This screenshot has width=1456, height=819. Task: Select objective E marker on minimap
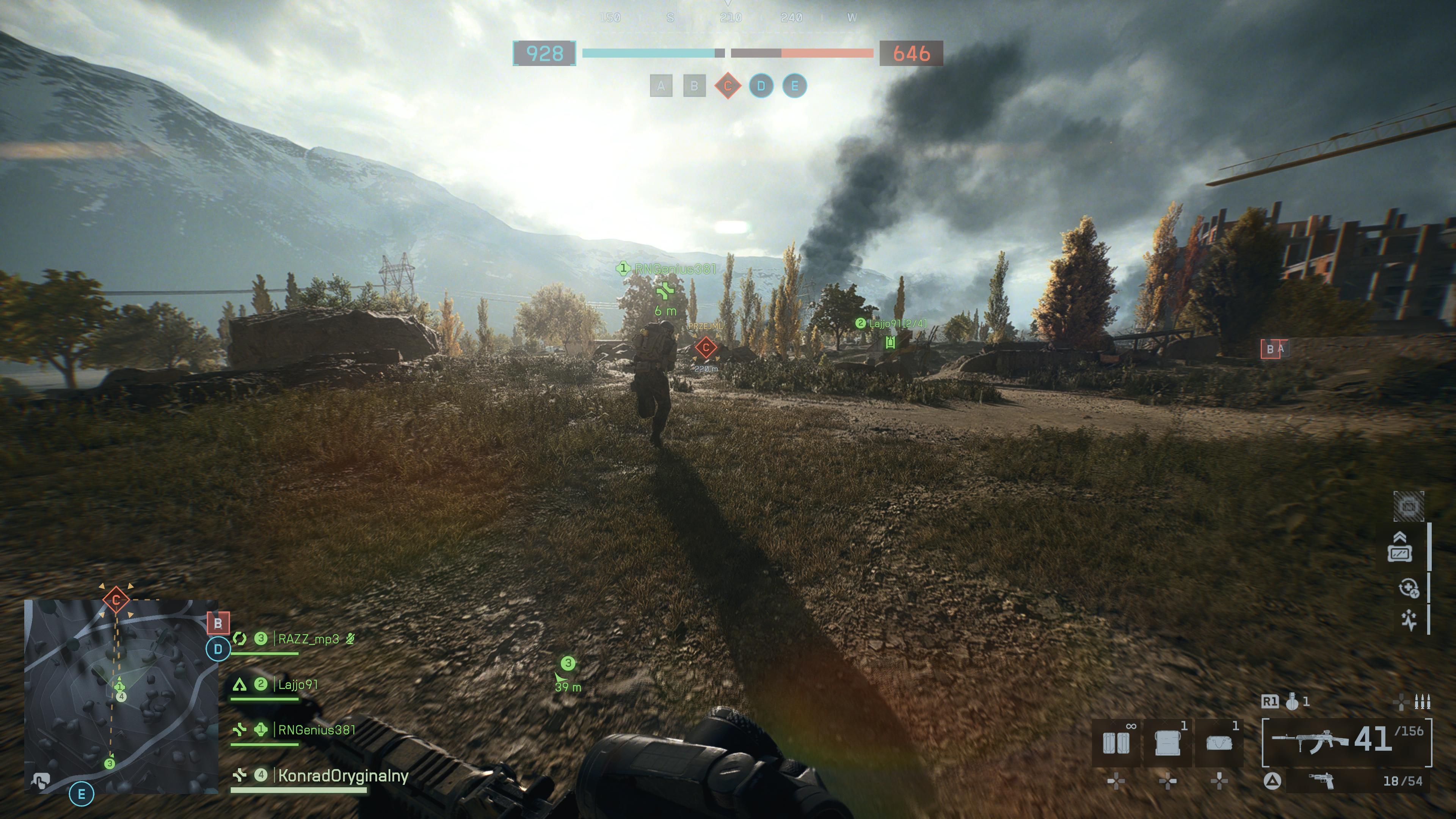point(82,794)
